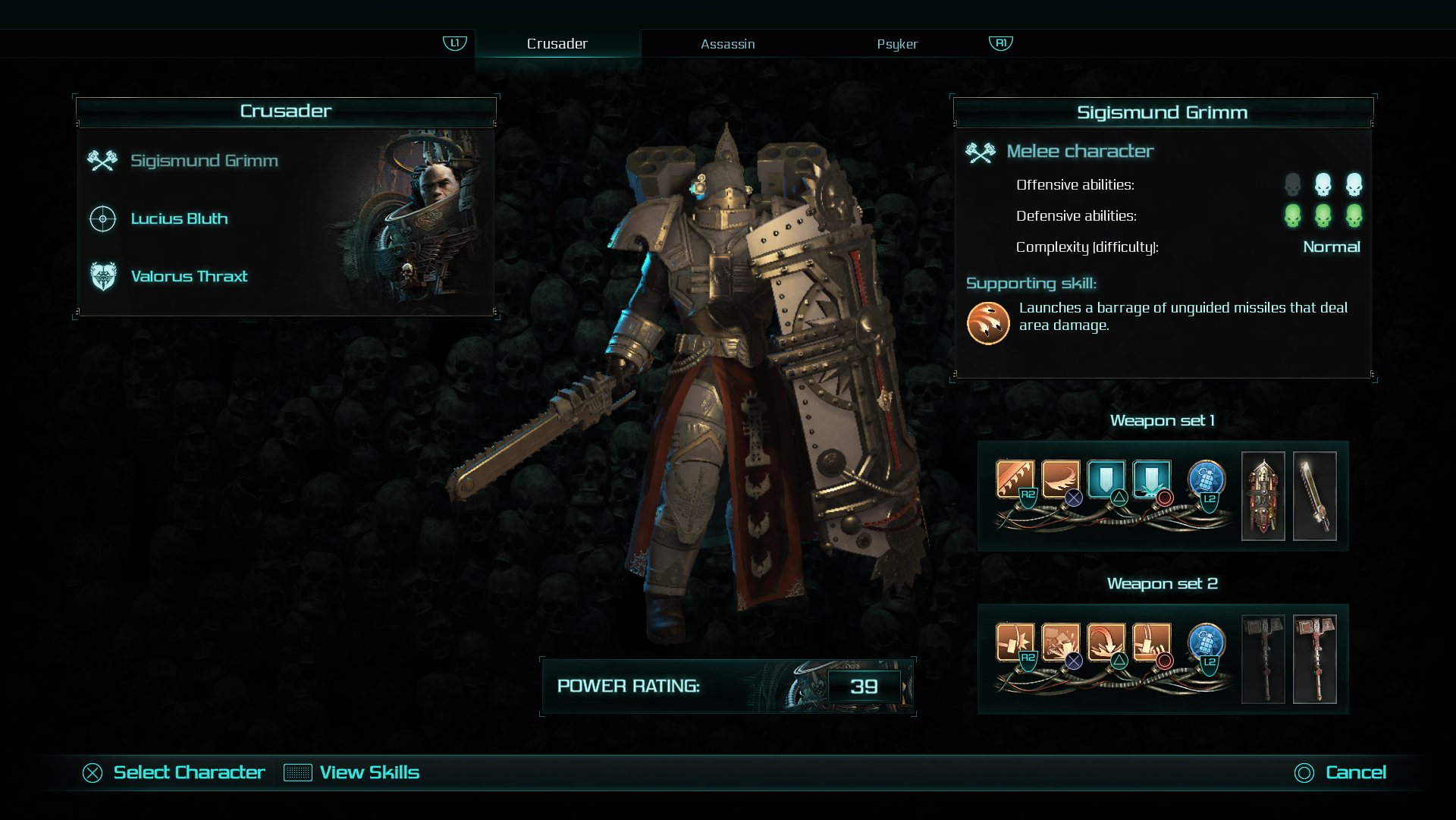Select the hammer strike skill in Weapon set 2
Screen dimensions: 1456x820
pos(1015,642)
